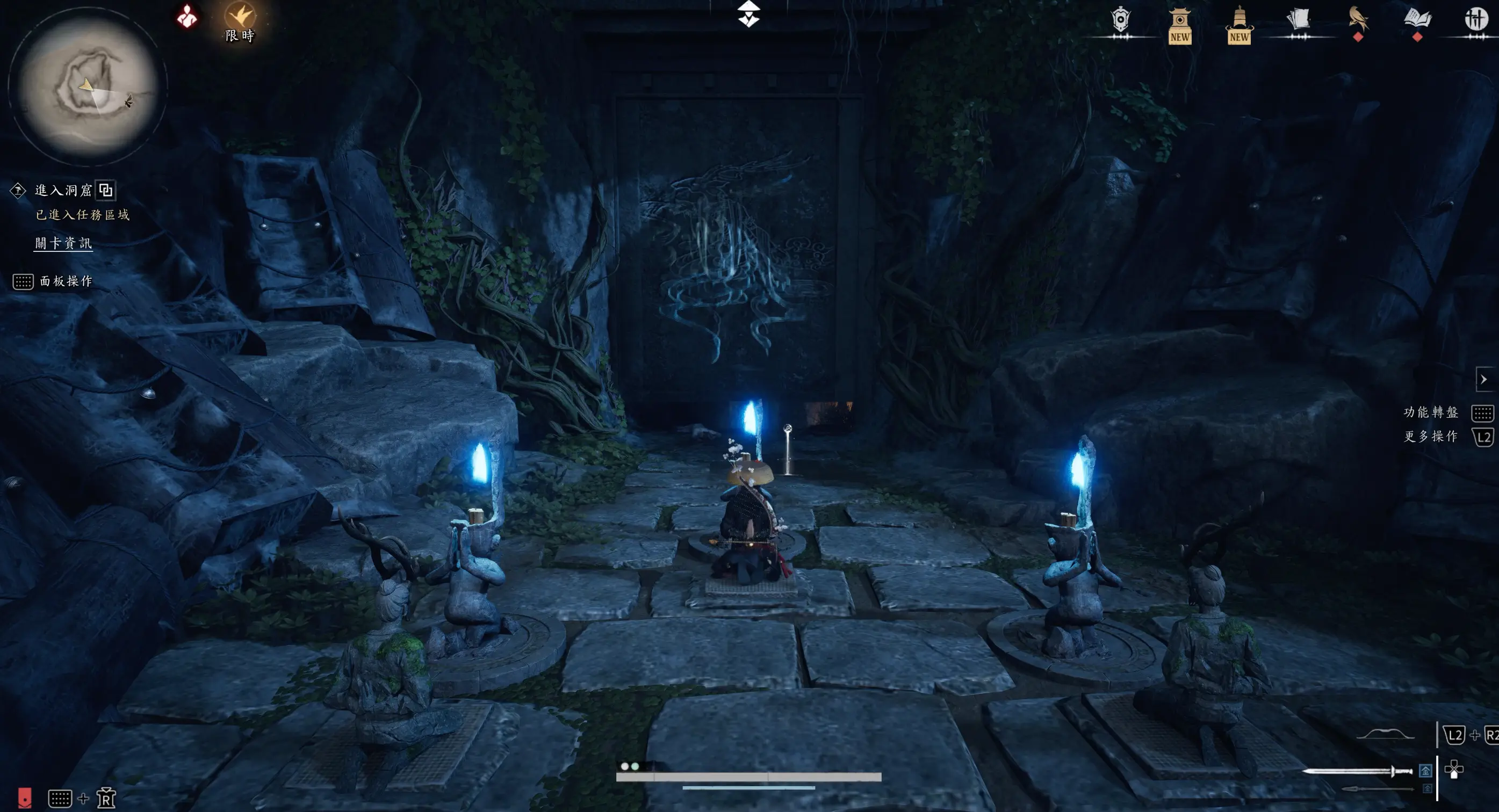Open the bell tower icon marked NEW
Image resolution: width=1499 pixels, height=812 pixels.
[x=1239, y=24]
